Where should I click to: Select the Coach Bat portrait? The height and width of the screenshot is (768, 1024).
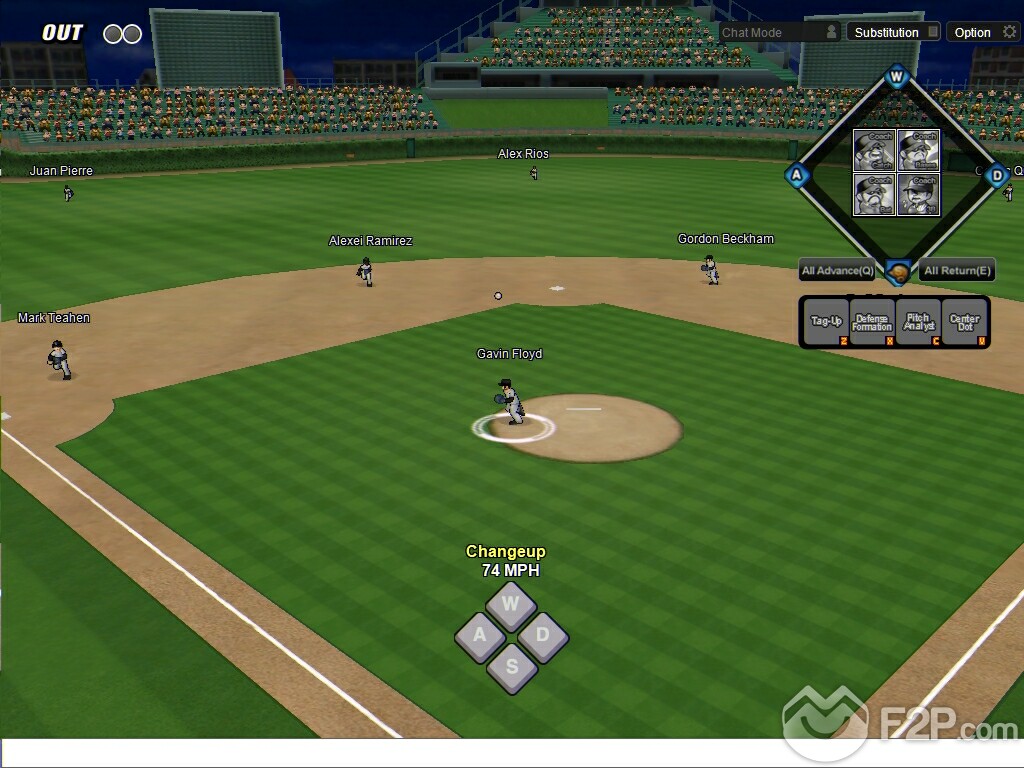click(x=874, y=194)
